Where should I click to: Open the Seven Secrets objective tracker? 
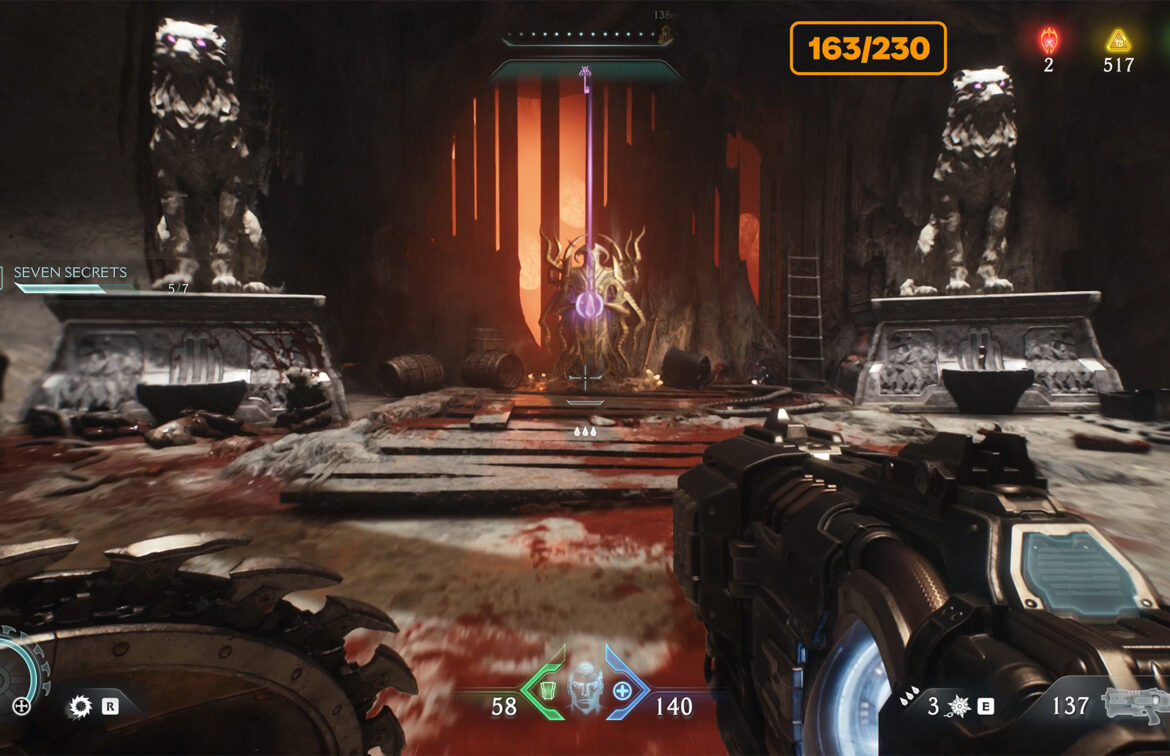click(70, 272)
